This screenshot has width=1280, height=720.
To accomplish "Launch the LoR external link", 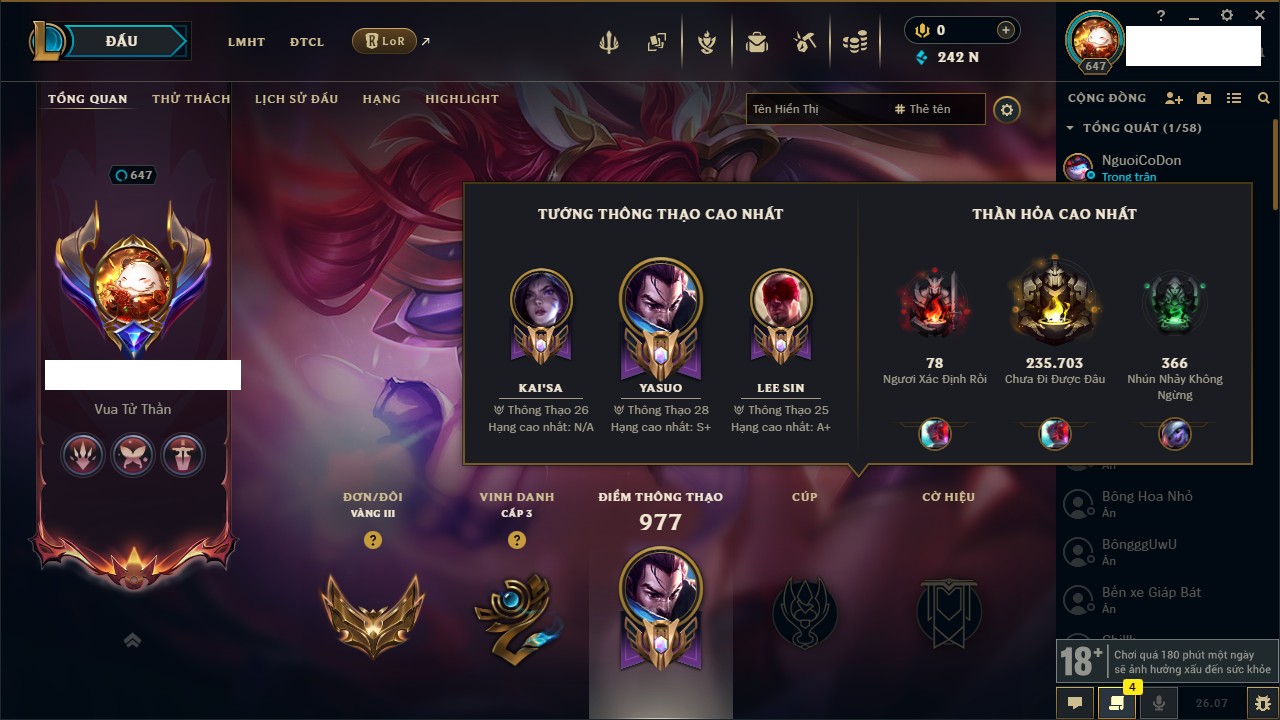I will 385,41.
